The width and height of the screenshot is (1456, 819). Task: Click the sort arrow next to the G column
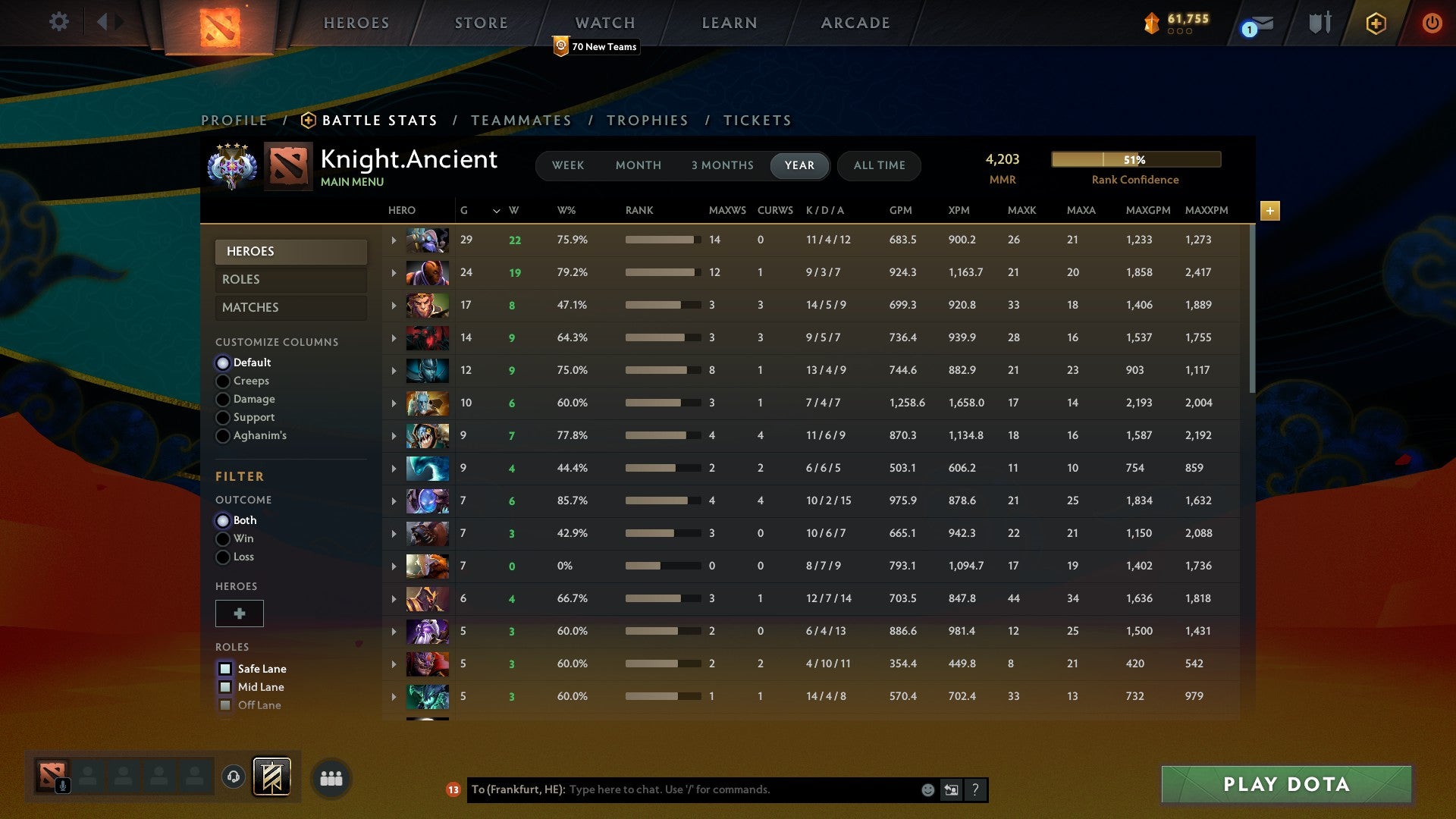[497, 211]
